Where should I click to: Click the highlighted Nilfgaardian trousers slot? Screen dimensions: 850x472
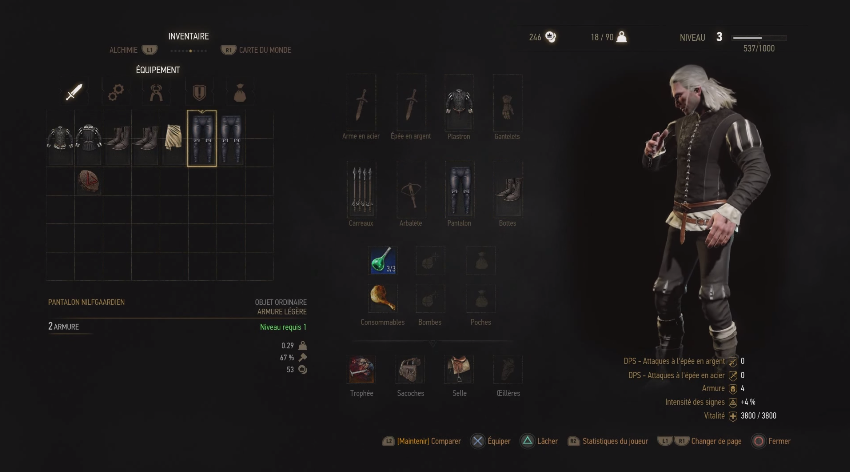click(202, 138)
